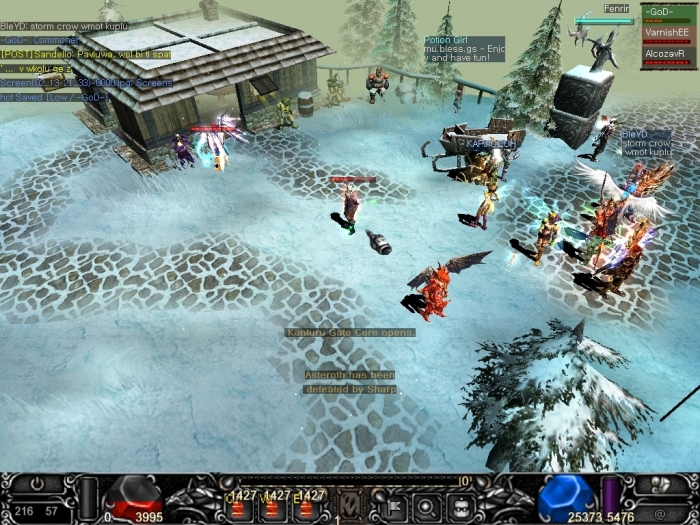The image size is (700, 525).
Task: Use the potion in the W slot
Action: point(272,505)
